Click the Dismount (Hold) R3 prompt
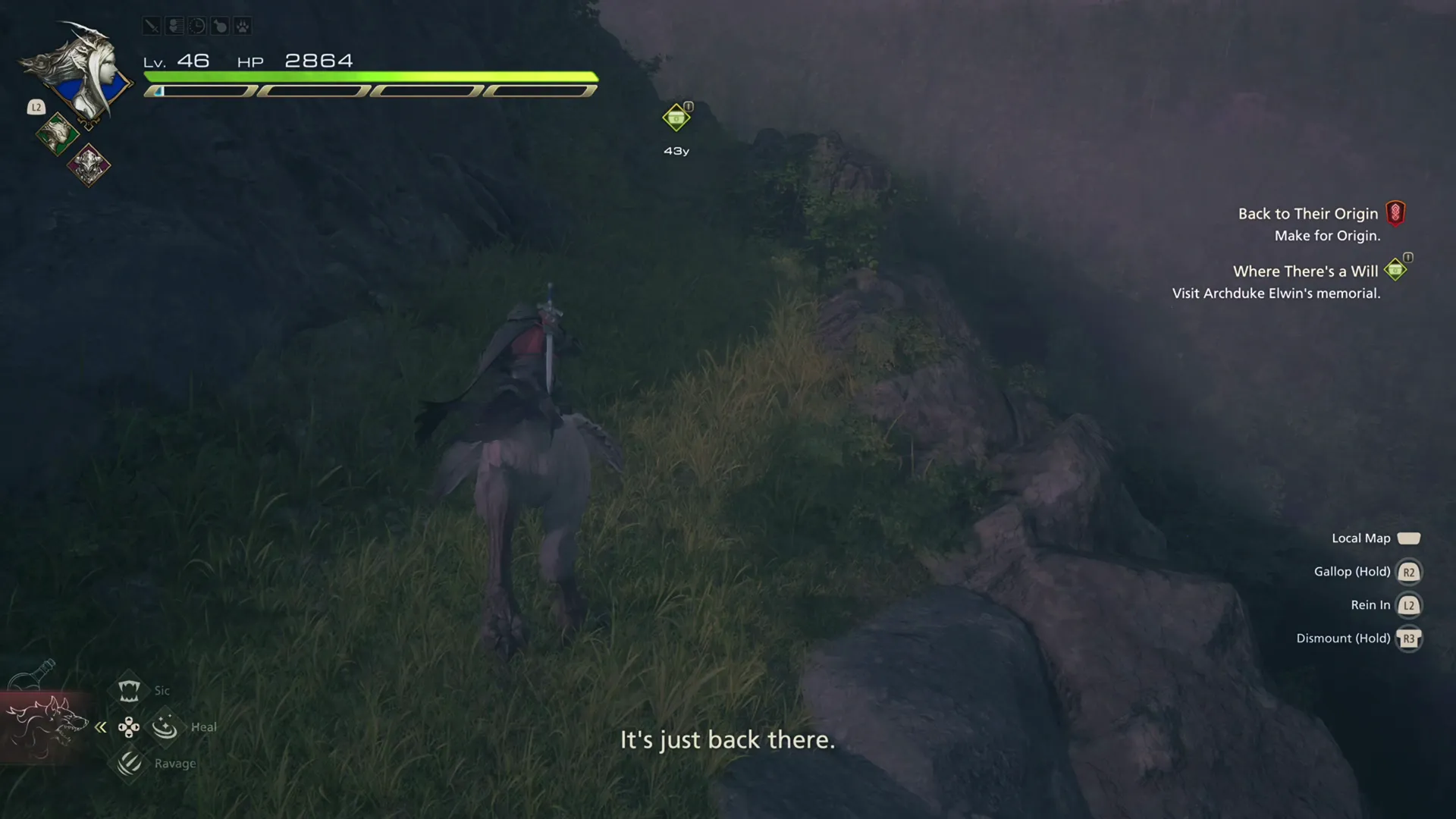Viewport: 1456px width, 819px height. (x=1409, y=639)
